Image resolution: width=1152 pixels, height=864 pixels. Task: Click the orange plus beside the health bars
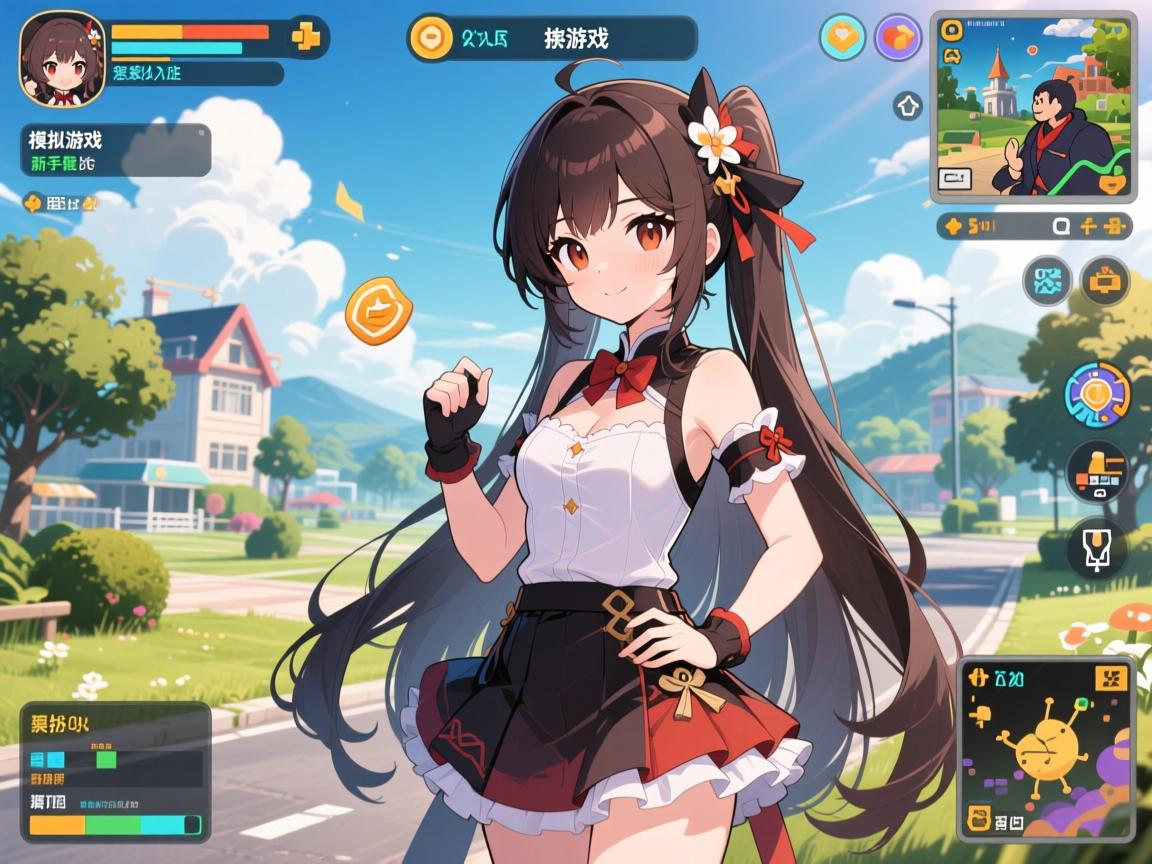point(304,37)
